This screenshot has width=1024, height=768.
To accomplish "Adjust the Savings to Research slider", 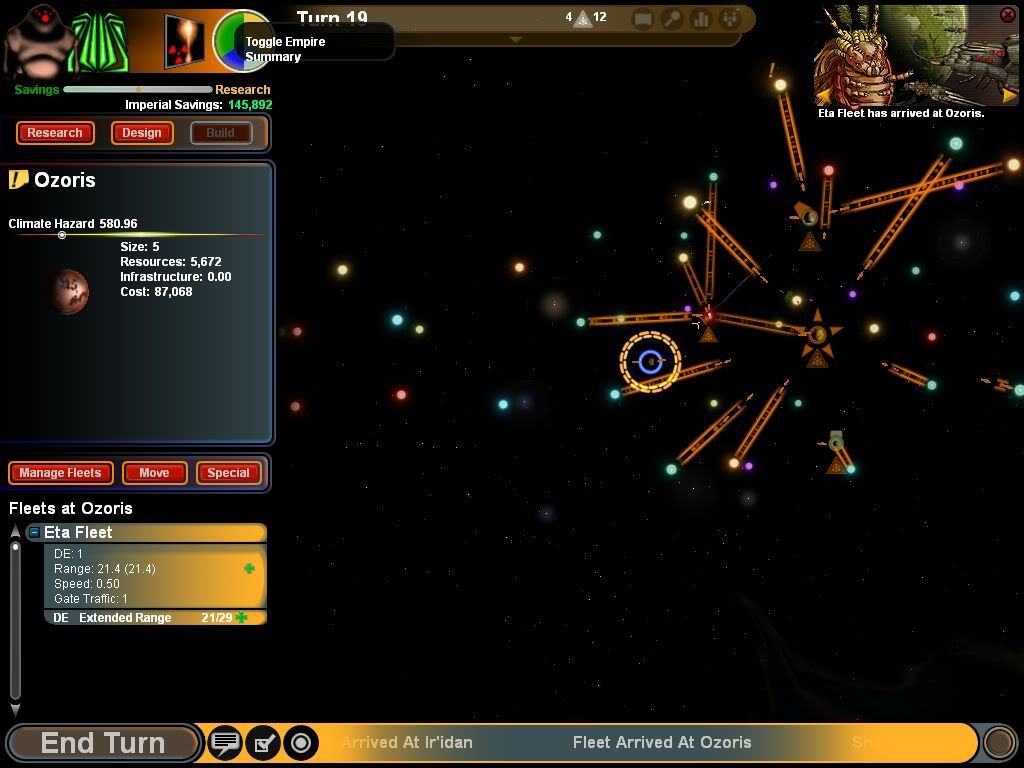I will click(x=139, y=89).
